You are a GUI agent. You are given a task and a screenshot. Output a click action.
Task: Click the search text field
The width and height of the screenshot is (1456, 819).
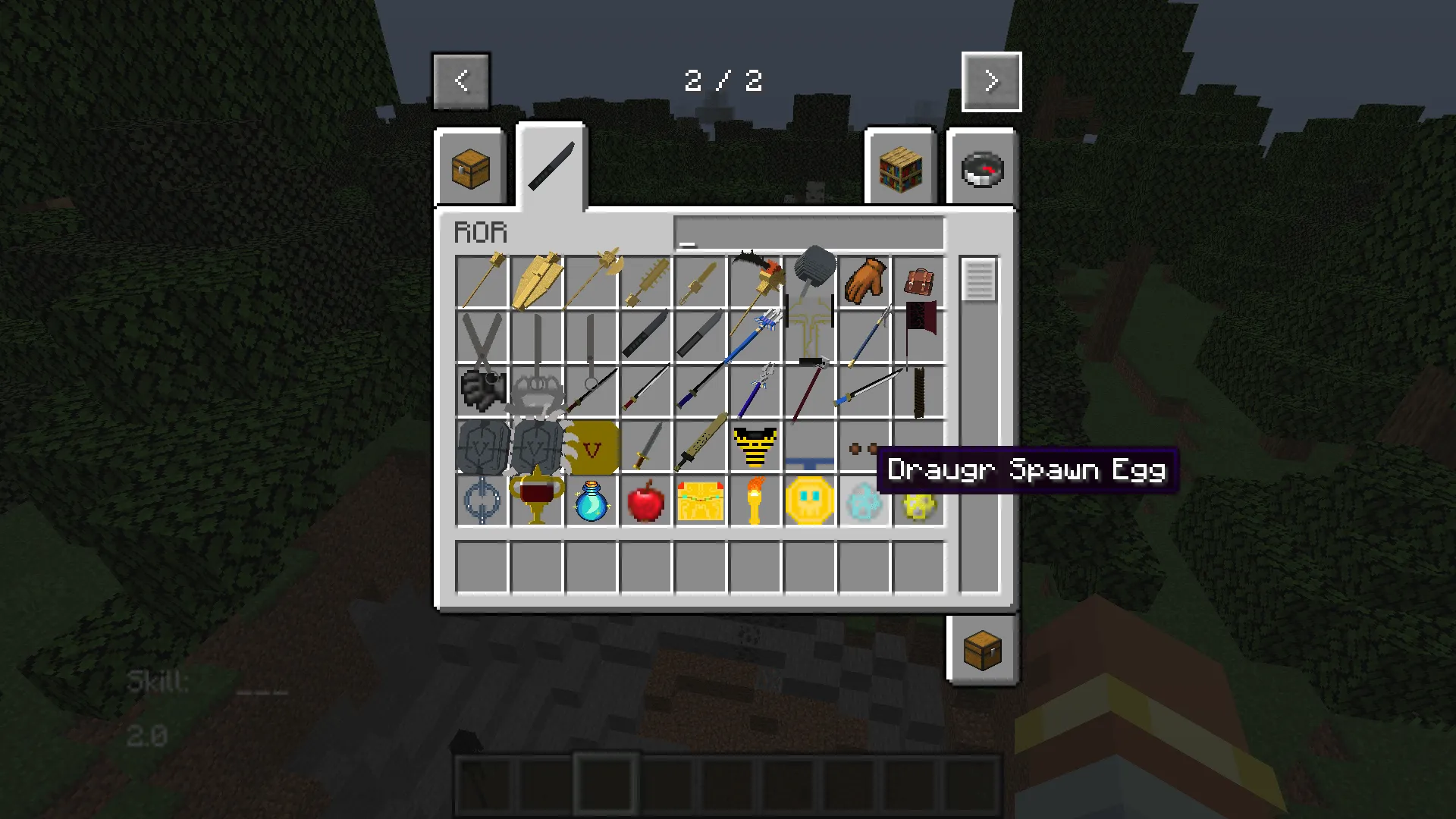click(808, 231)
